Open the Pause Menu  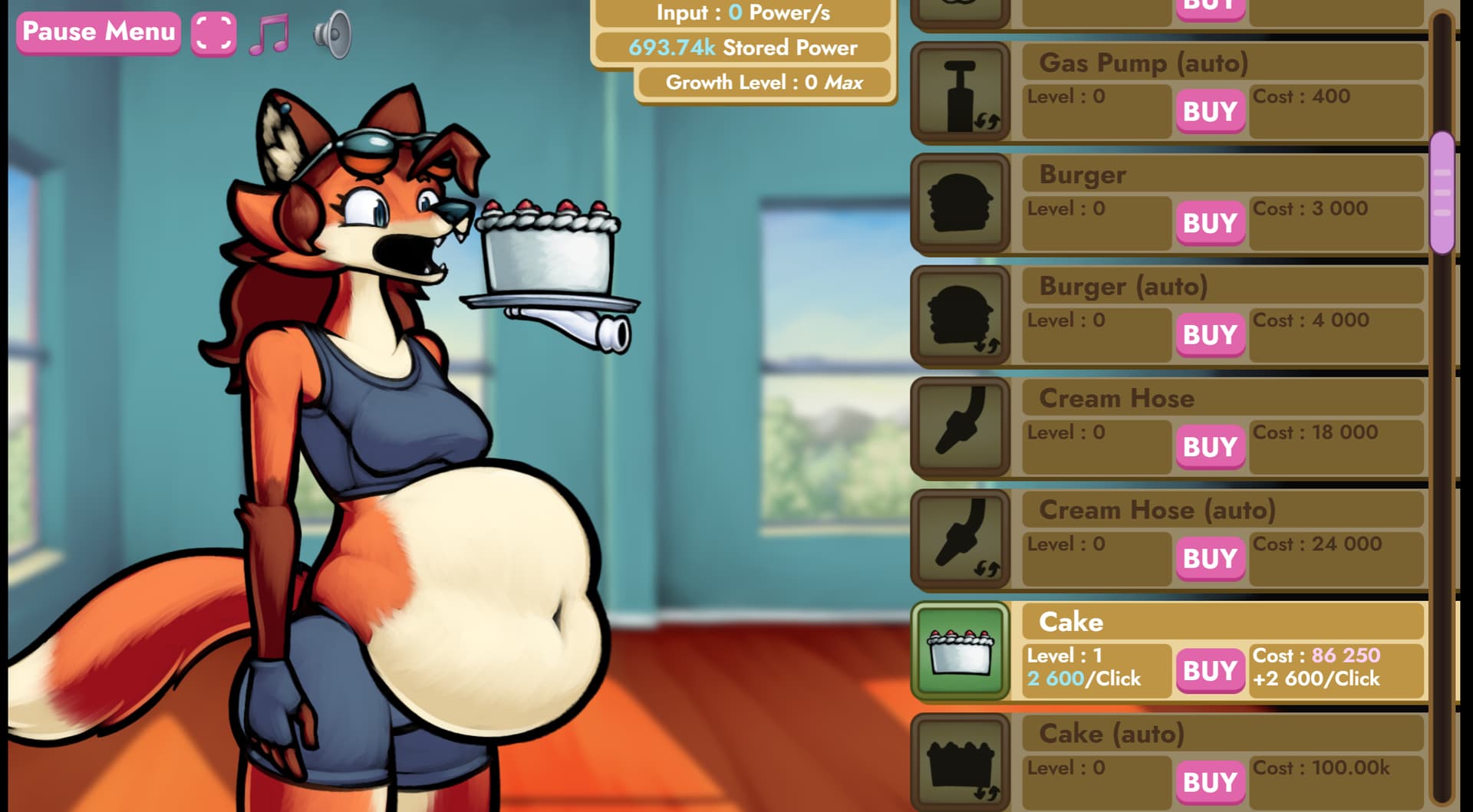click(x=98, y=32)
